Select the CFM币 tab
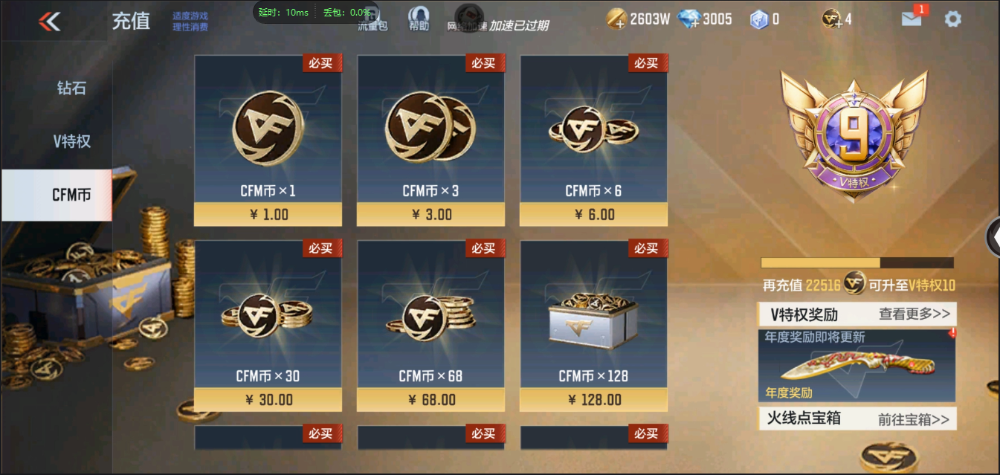1000x475 pixels. click(71, 195)
